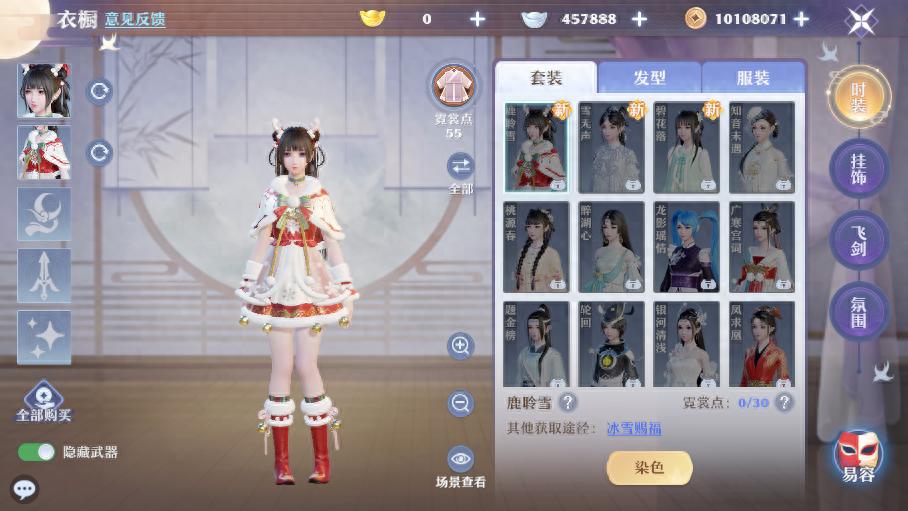Open the 服装 clothing tab
908x511 pixels.
point(753,78)
